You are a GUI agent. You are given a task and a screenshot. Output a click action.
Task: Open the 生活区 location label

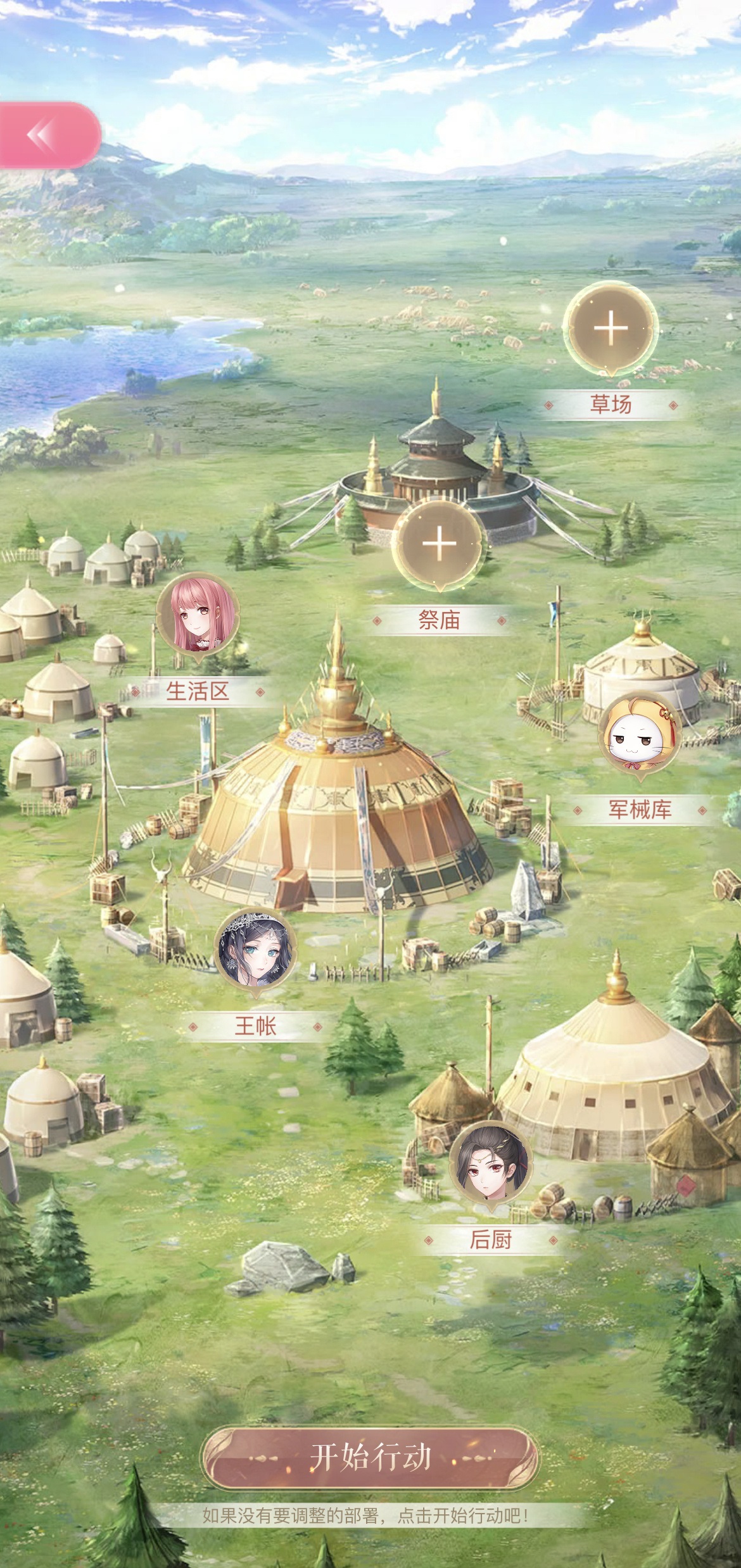(x=198, y=691)
